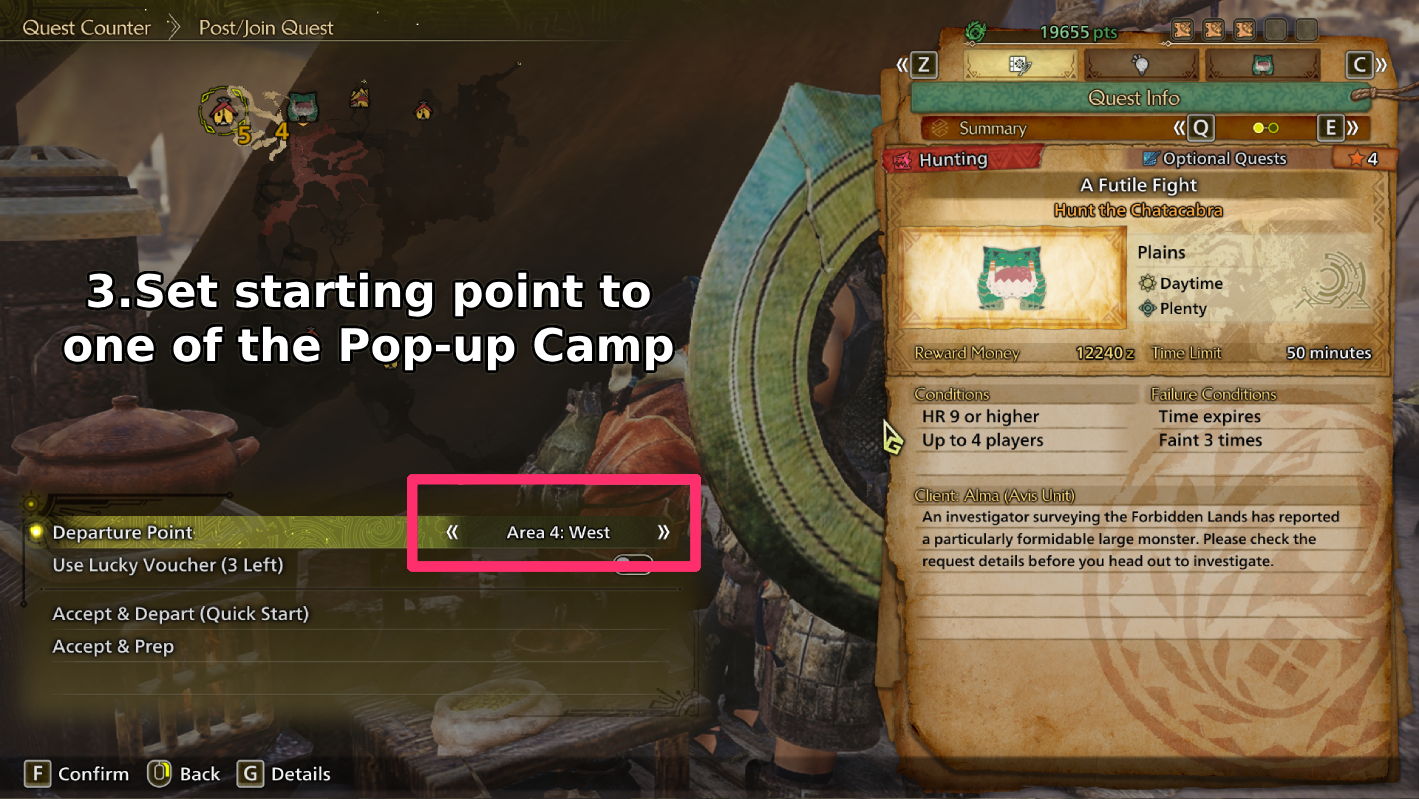This screenshot has width=1419, height=799.
Task: Choose Accept & Prep
Action: coord(113,647)
